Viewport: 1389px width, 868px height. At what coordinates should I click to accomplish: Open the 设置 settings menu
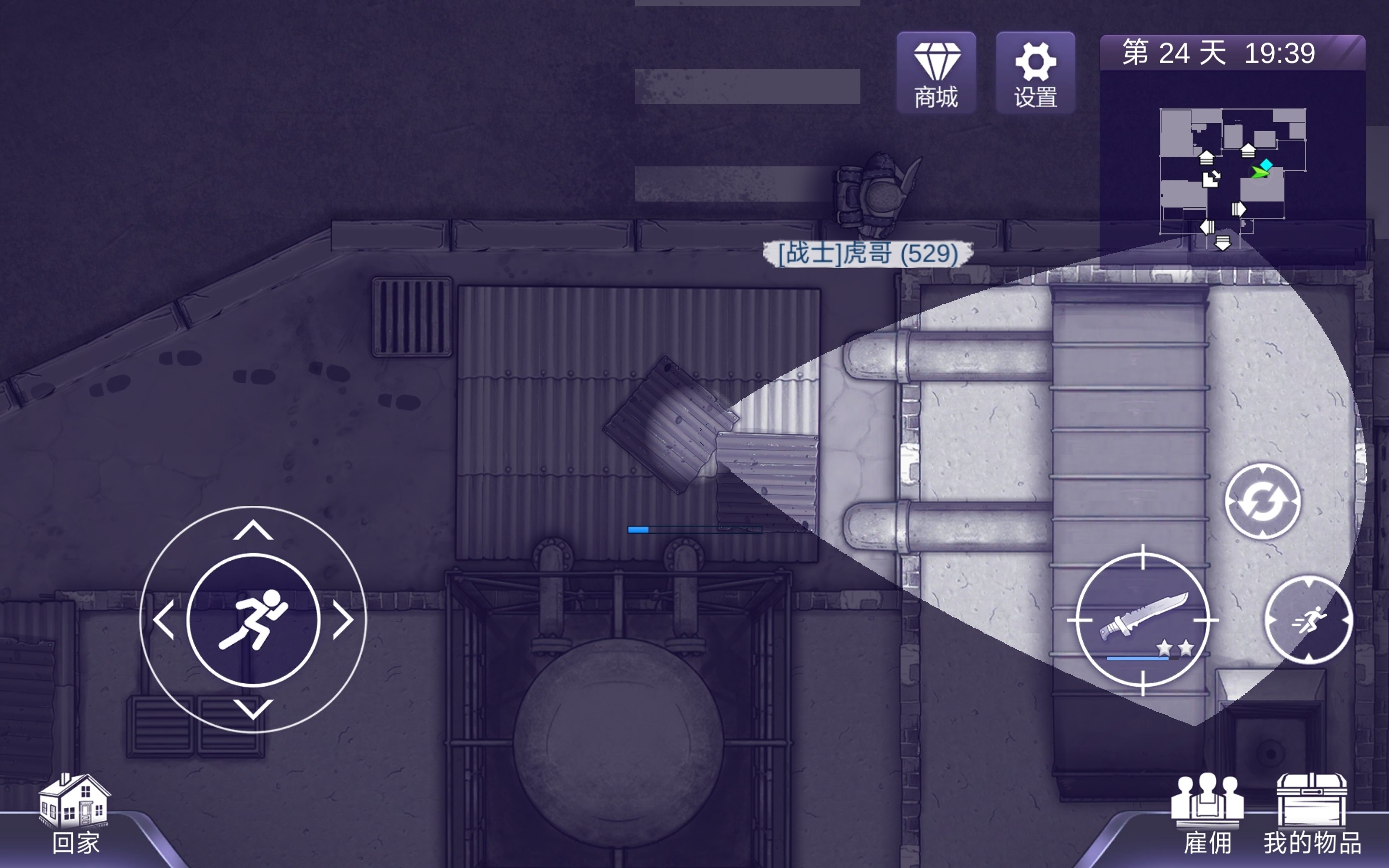coord(1035,73)
